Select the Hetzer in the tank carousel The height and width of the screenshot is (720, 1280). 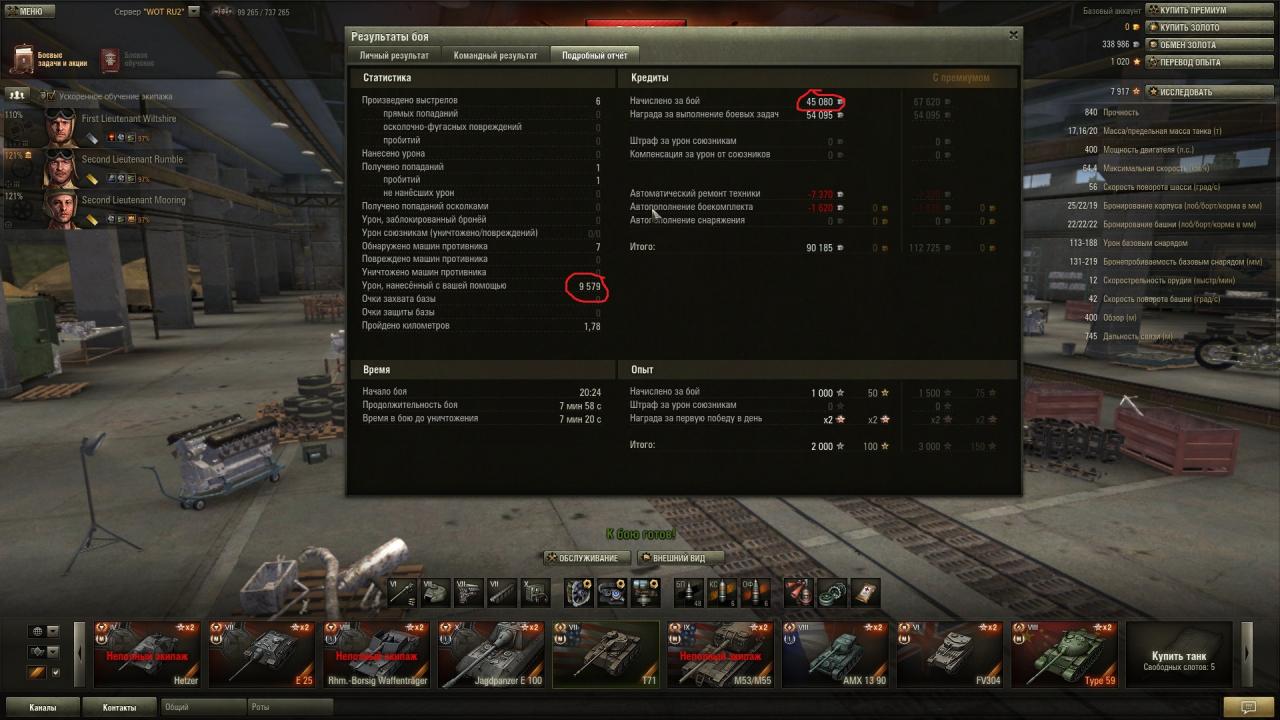point(148,654)
